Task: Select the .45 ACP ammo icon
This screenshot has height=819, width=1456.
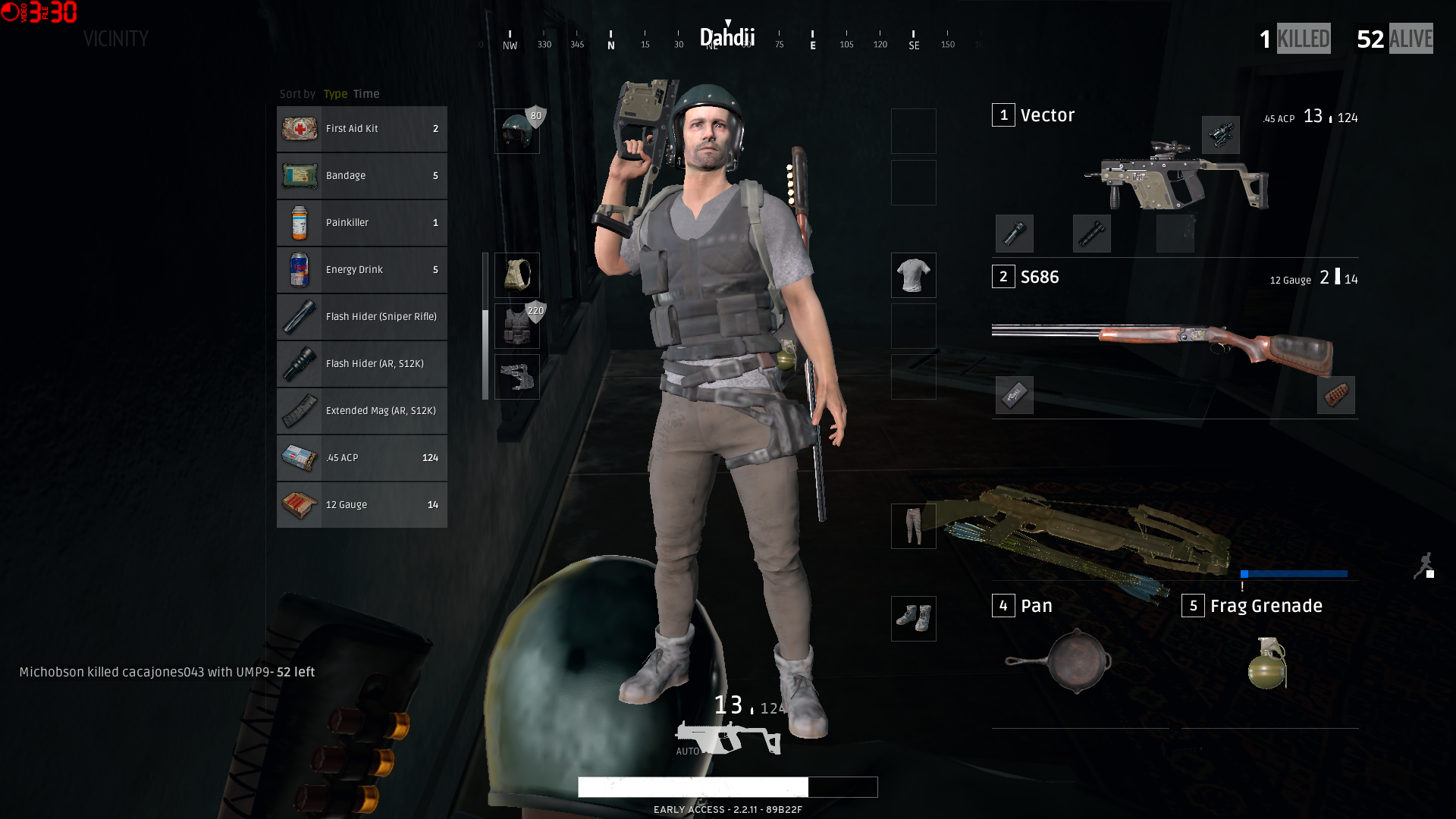Action: [299, 457]
